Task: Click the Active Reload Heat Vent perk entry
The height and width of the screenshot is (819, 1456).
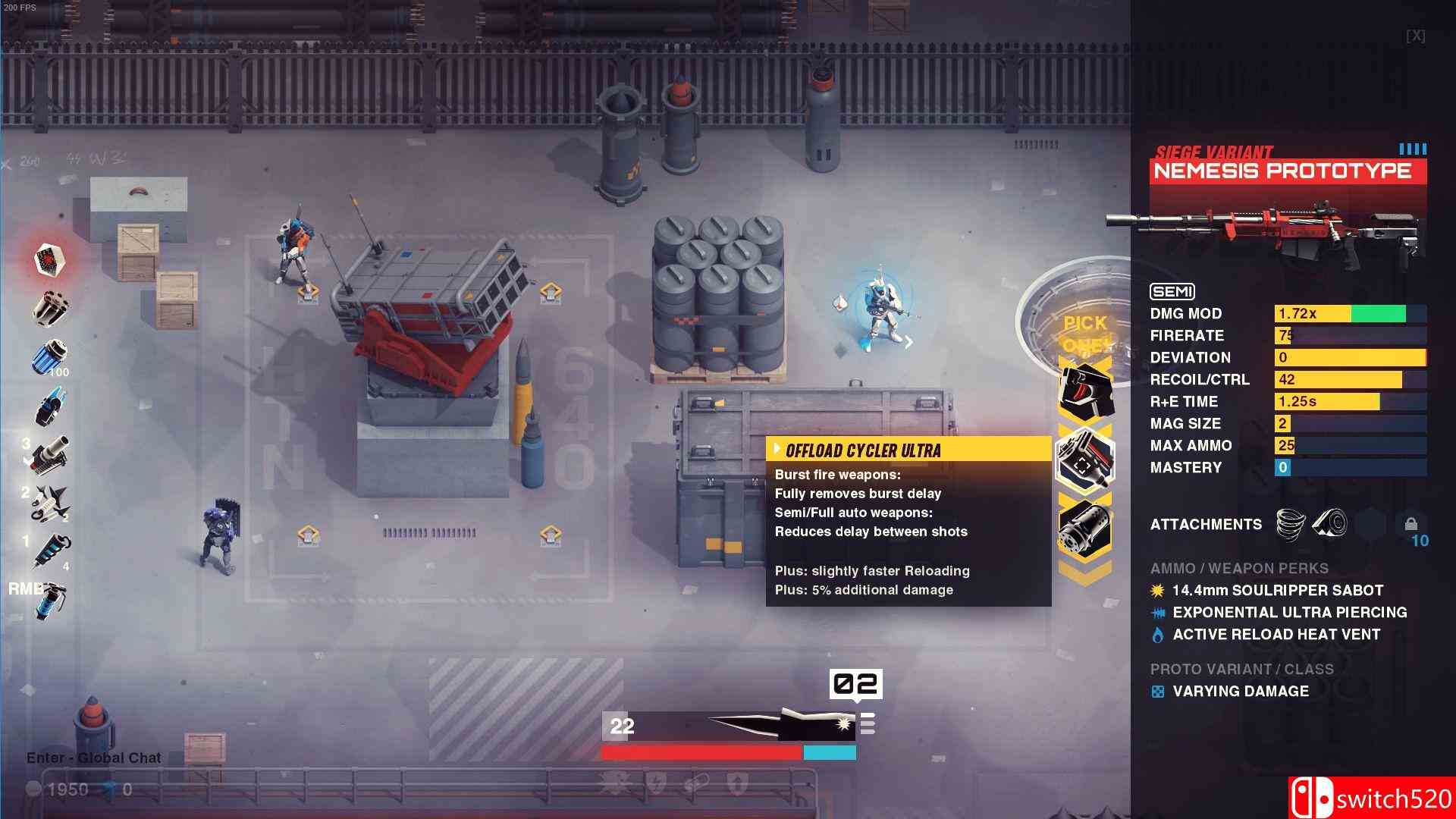Action: point(1276,635)
